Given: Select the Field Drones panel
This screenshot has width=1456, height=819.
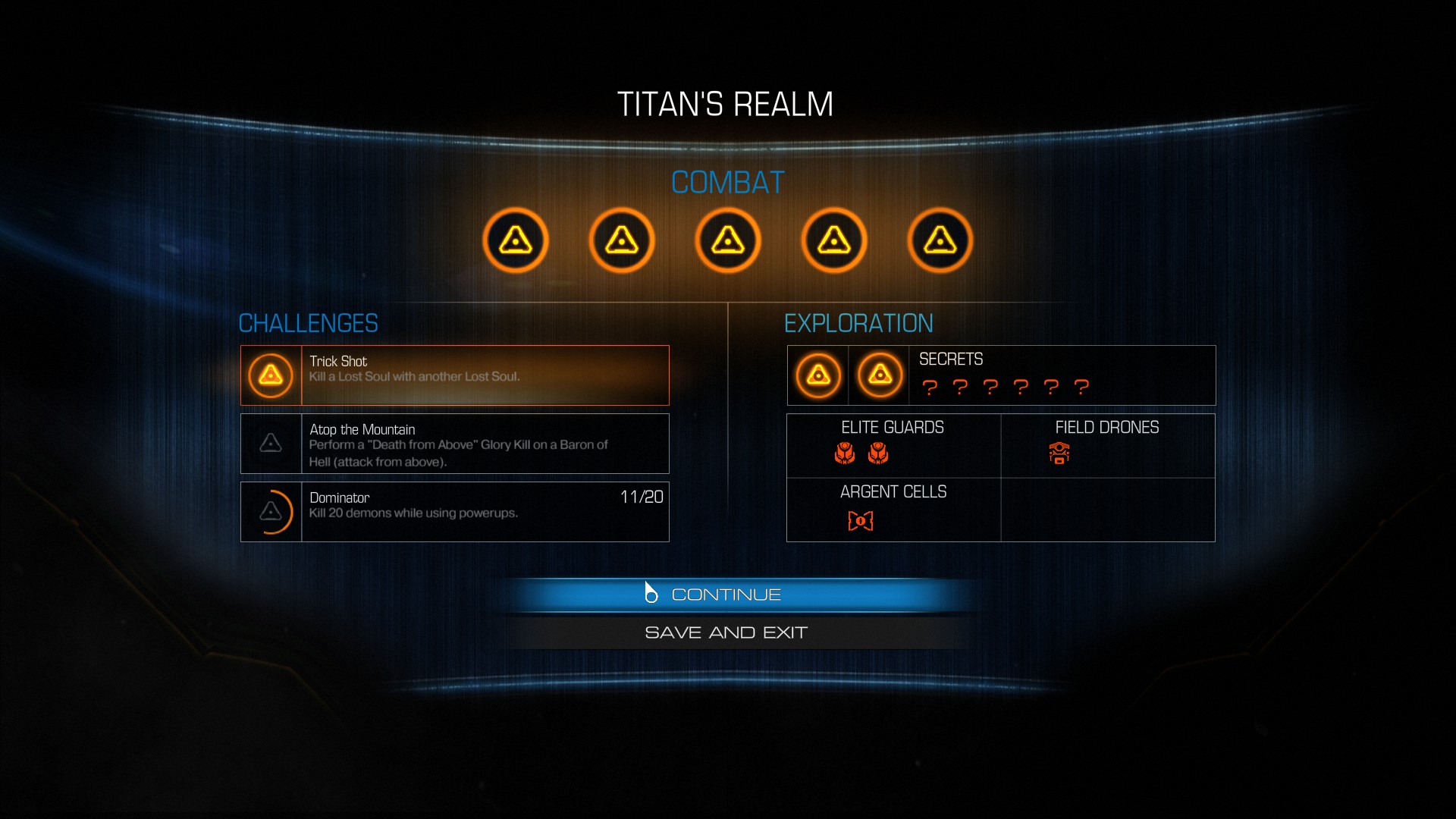Looking at the screenshot, I should [1107, 445].
